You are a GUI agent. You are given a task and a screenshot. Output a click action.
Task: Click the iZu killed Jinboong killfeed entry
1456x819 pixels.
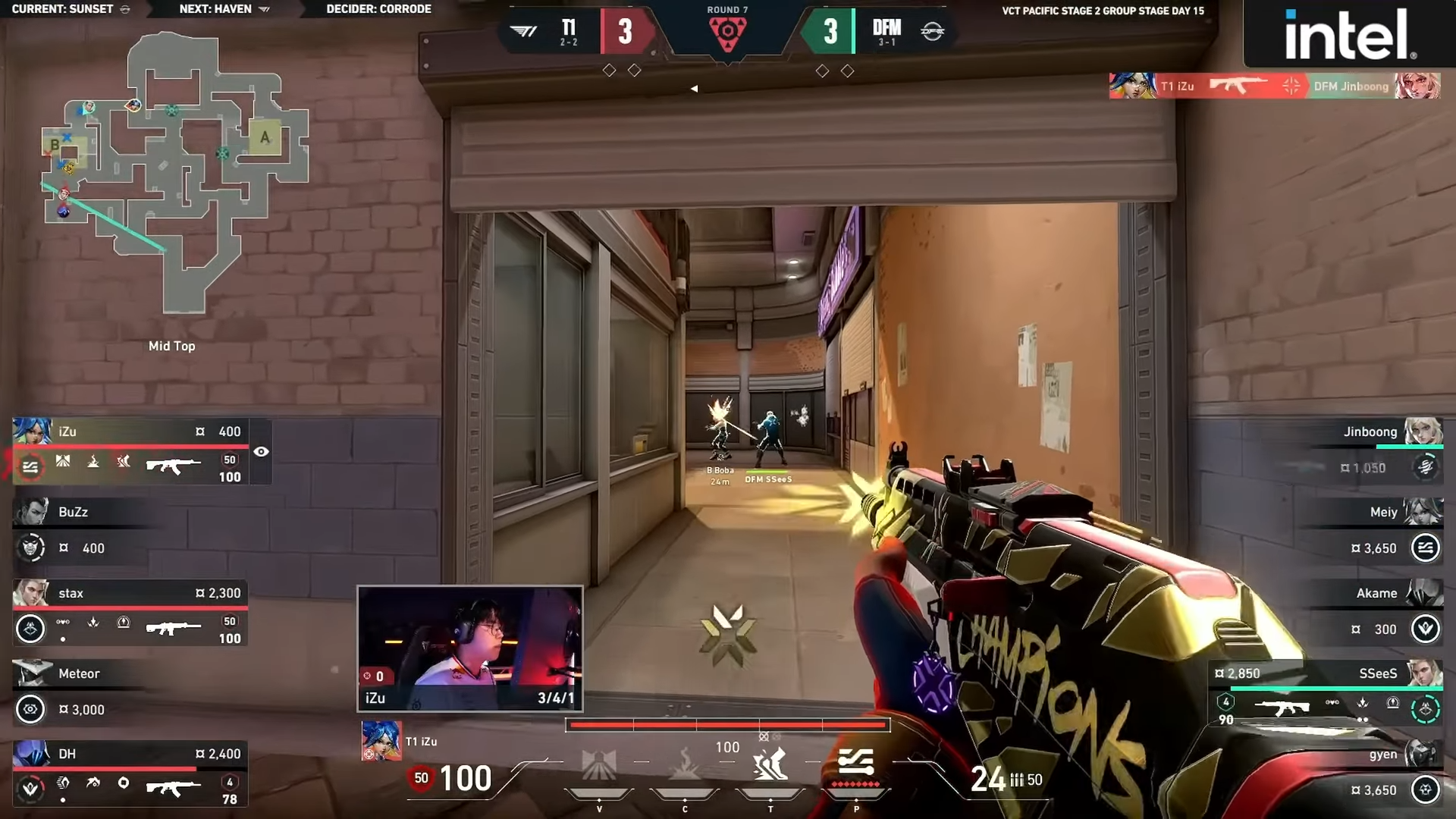pyautogui.click(x=1274, y=86)
